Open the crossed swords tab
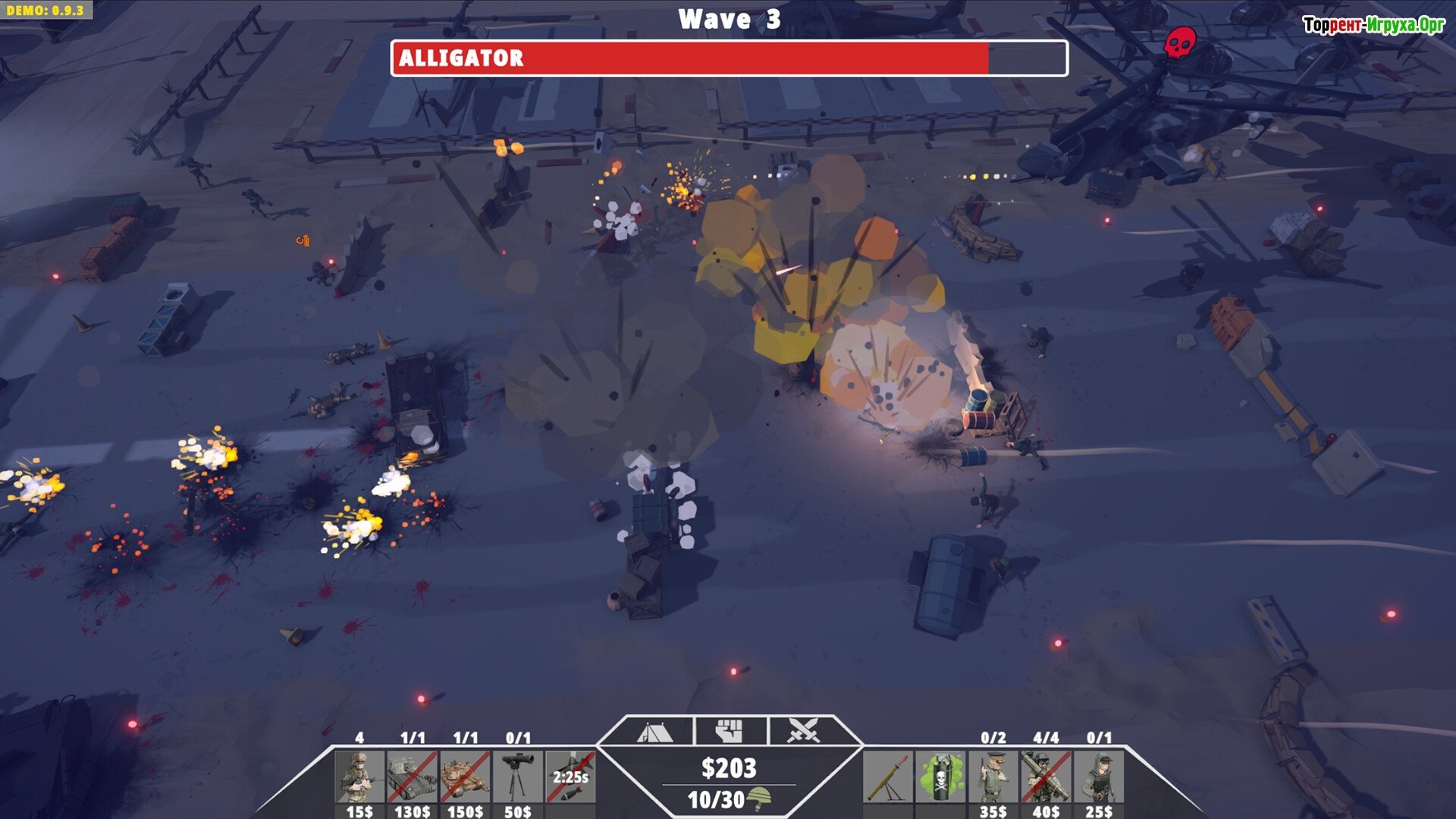 [803, 732]
